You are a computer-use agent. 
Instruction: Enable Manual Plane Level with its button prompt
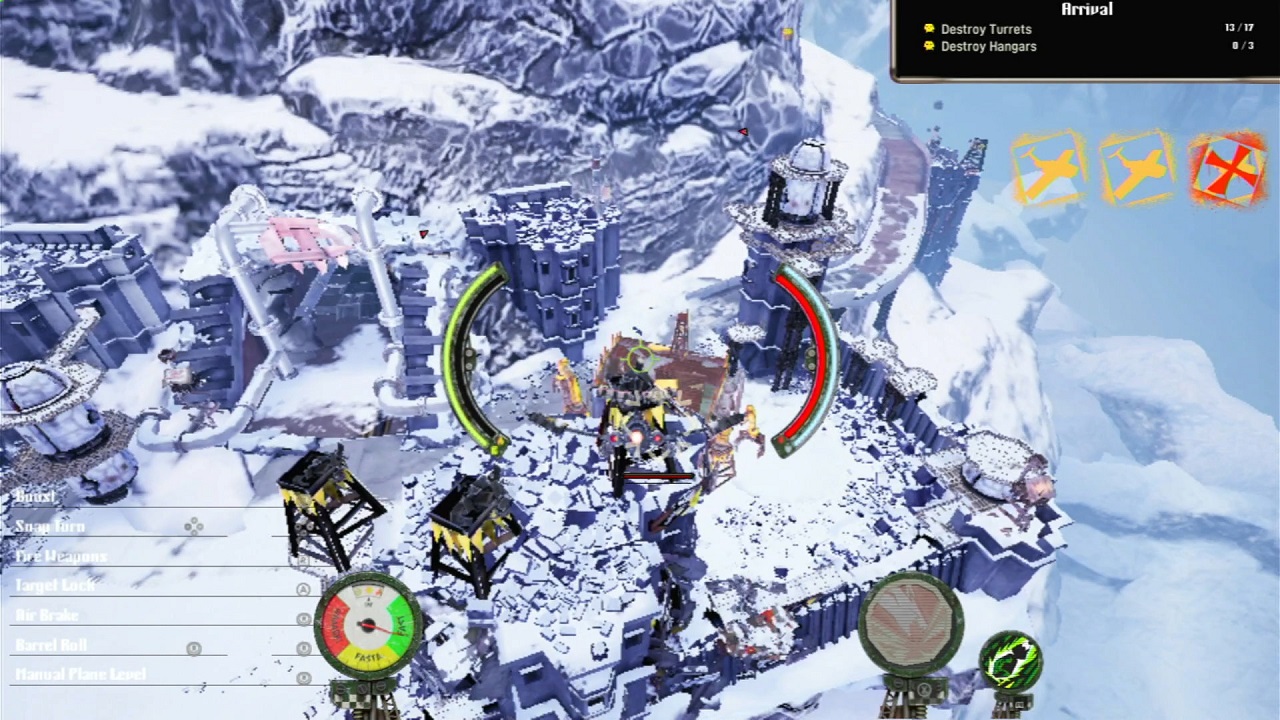302,678
